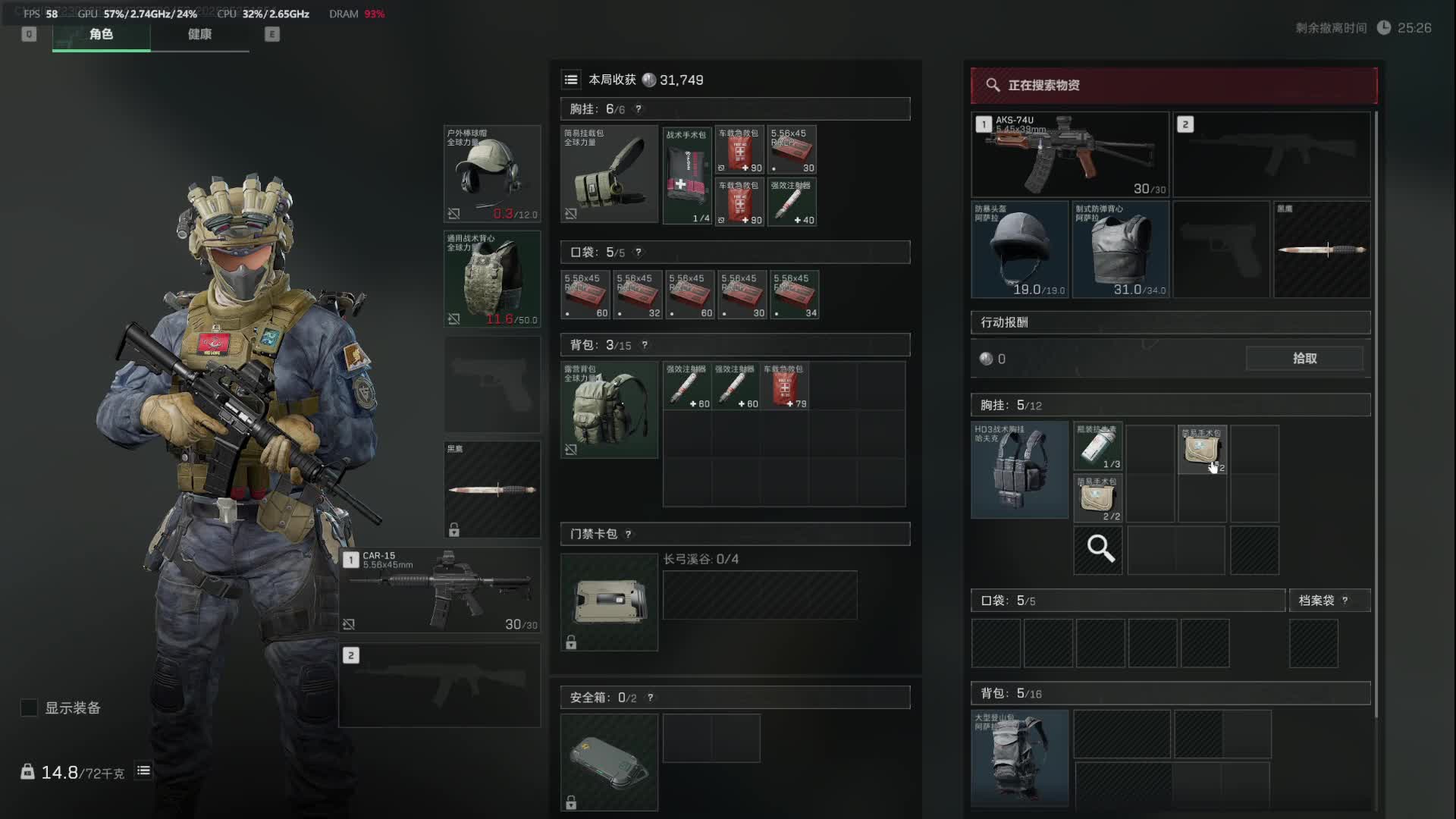Choose the 制式防弹背心 armor in loot

point(1120,249)
